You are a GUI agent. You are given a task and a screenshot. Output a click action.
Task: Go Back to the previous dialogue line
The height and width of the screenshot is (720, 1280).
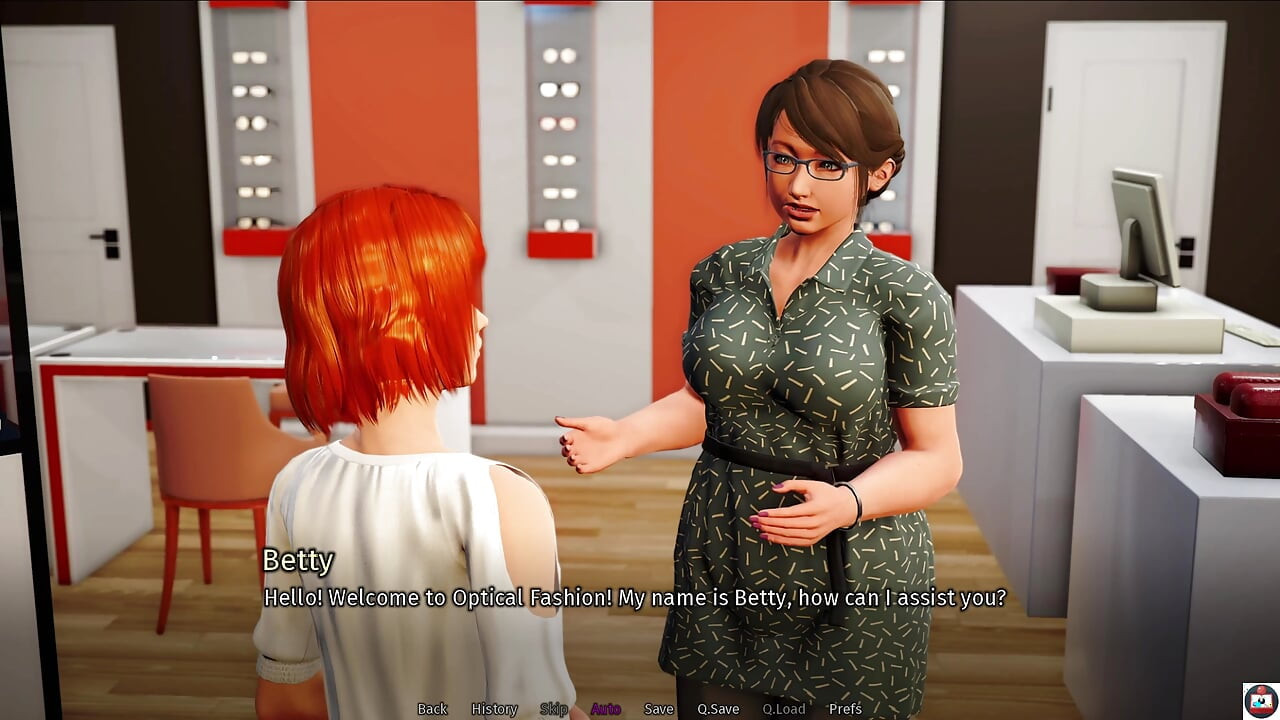click(x=432, y=709)
